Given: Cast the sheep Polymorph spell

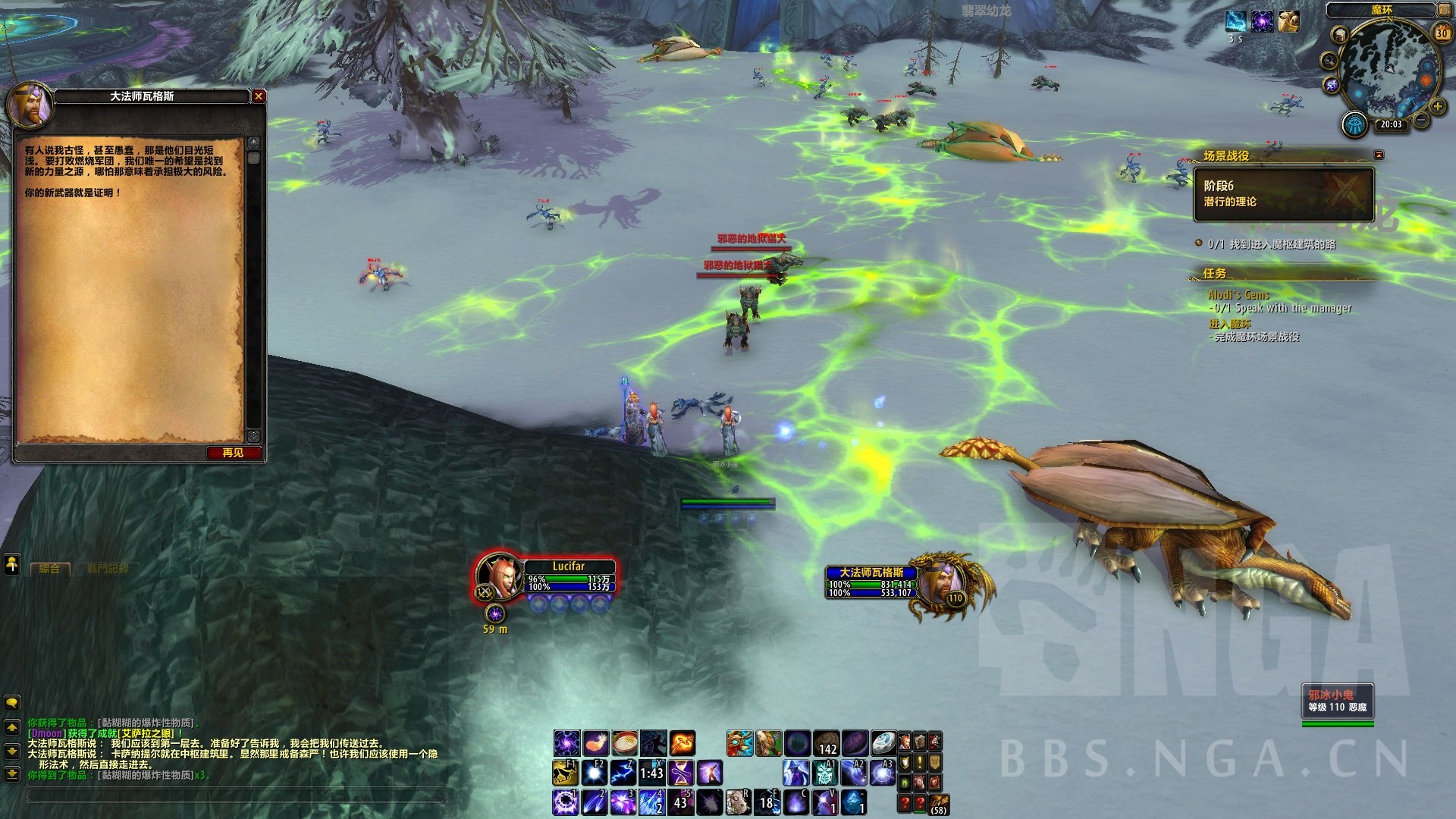Looking at the screenshot, I should (738, 801).
